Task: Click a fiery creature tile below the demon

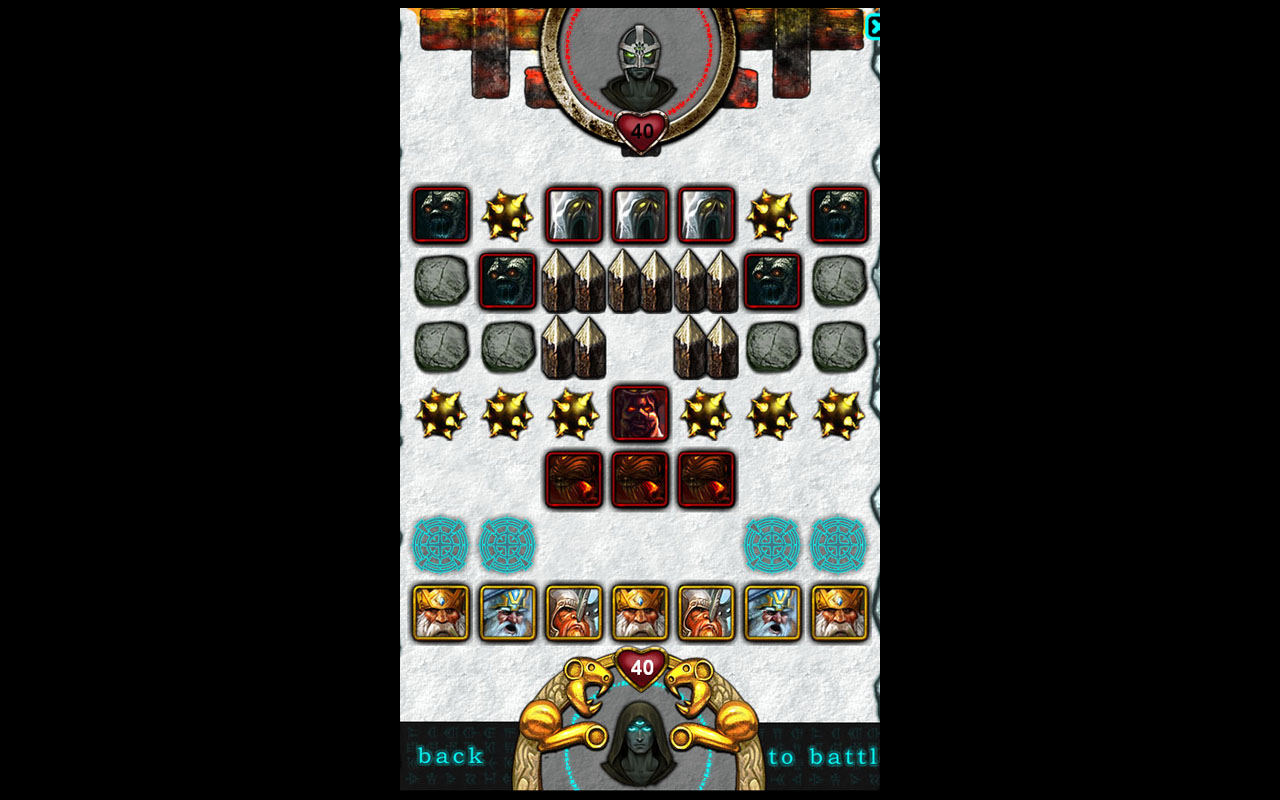Action: (x=640, y=478)
